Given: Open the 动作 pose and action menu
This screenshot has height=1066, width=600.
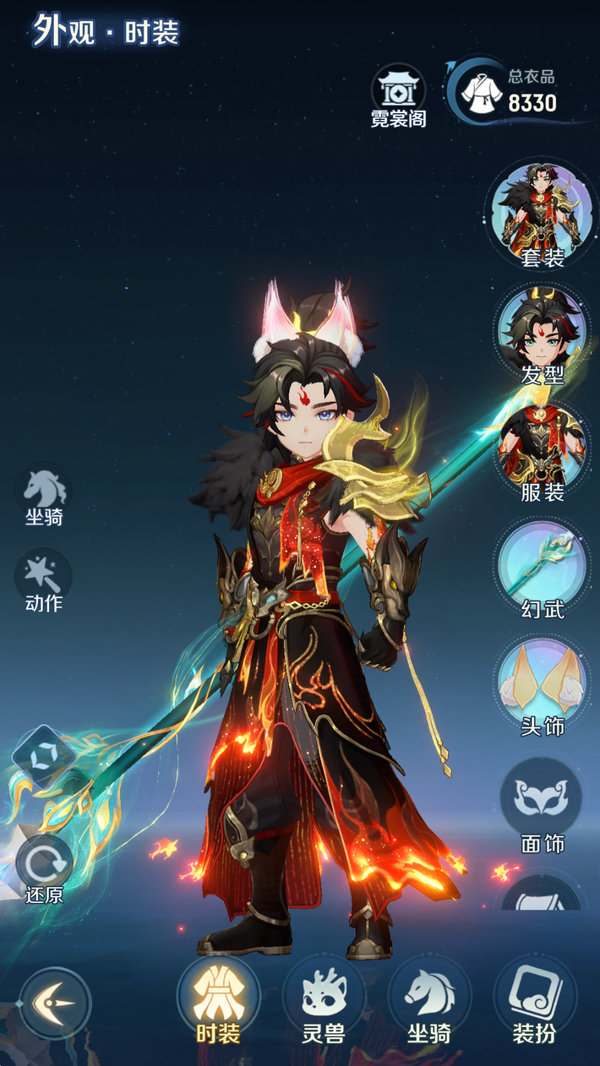Looking at the screenshot, I should pos(43,578).
